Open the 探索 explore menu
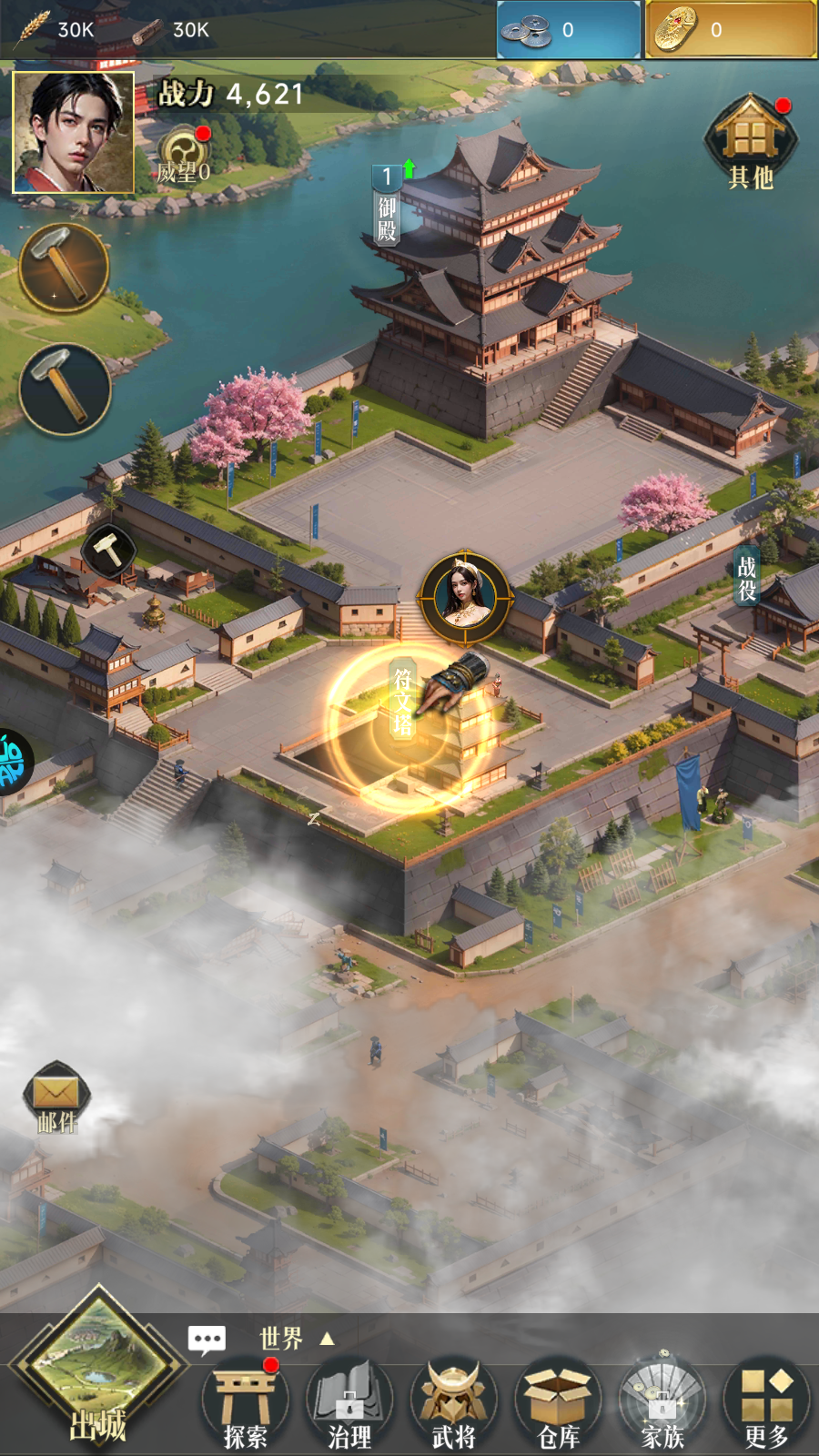This screenshot has height=1456, width=819. 245,1406
